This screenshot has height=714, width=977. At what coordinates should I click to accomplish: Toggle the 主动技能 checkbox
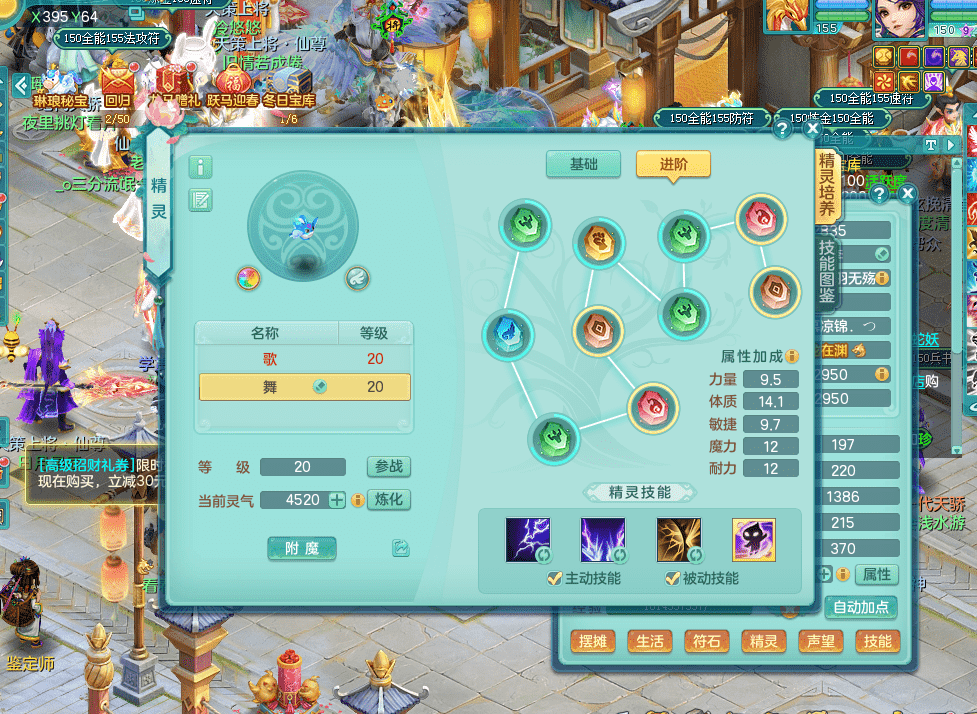[x=555, y=579]
